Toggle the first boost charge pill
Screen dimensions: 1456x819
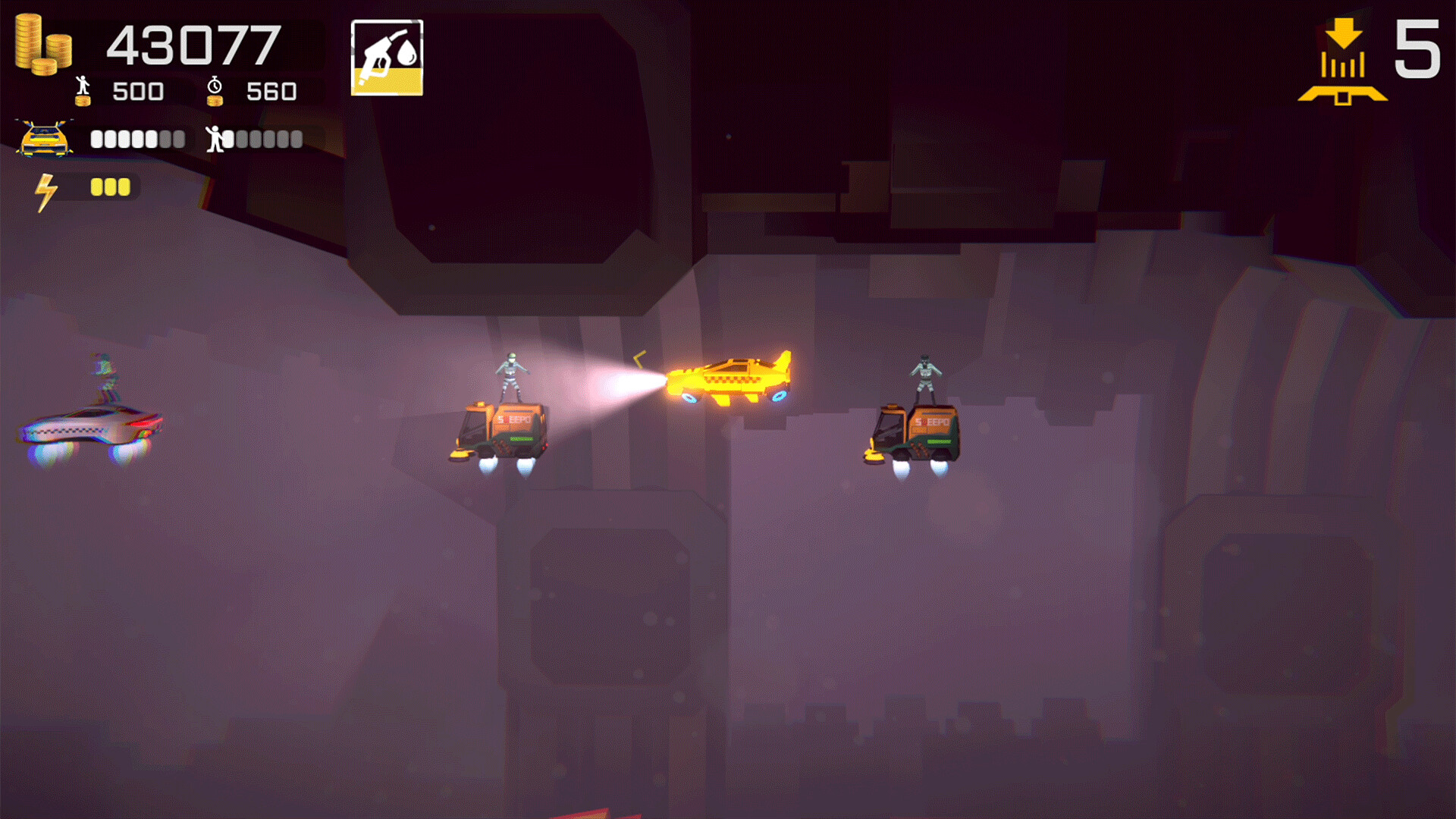96,186
